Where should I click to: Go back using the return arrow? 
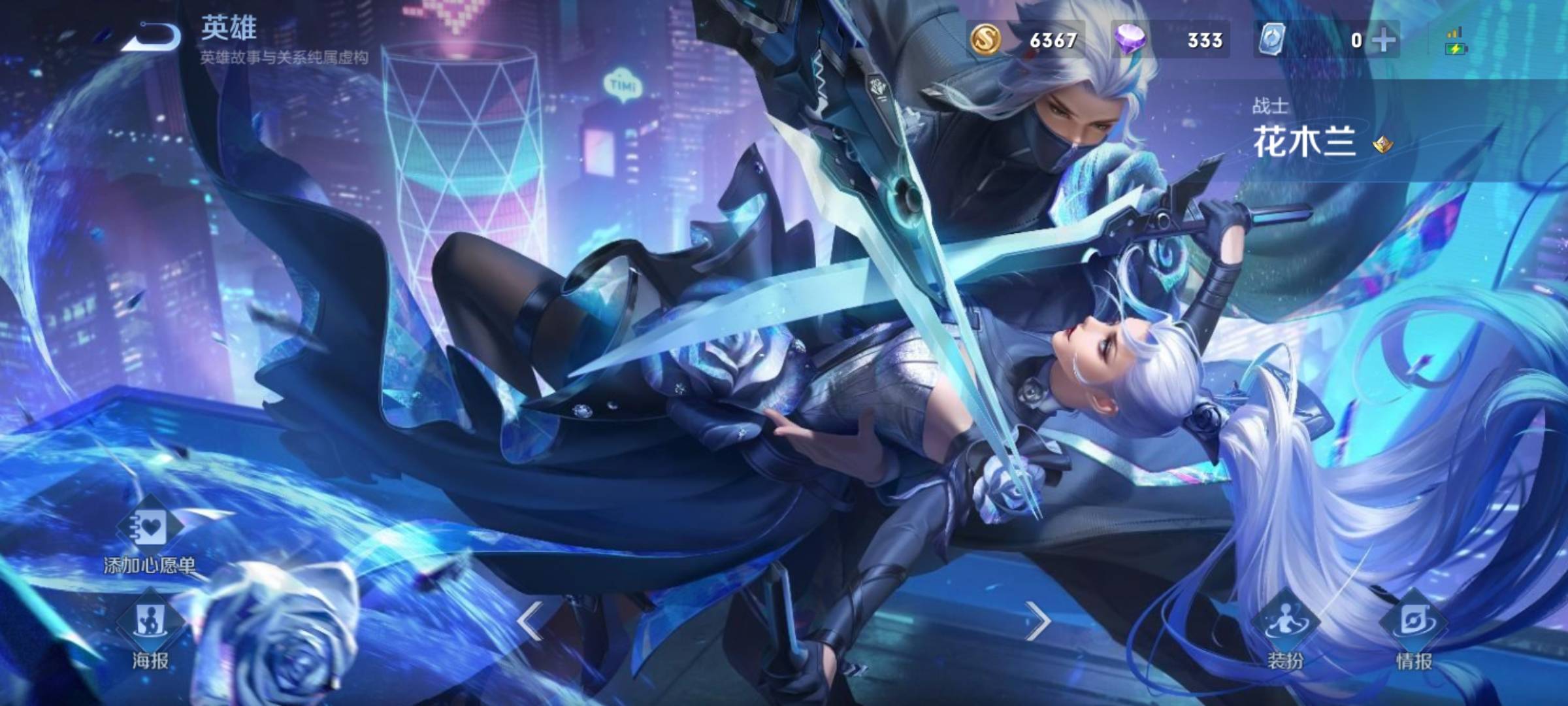[x=152, y=37]
